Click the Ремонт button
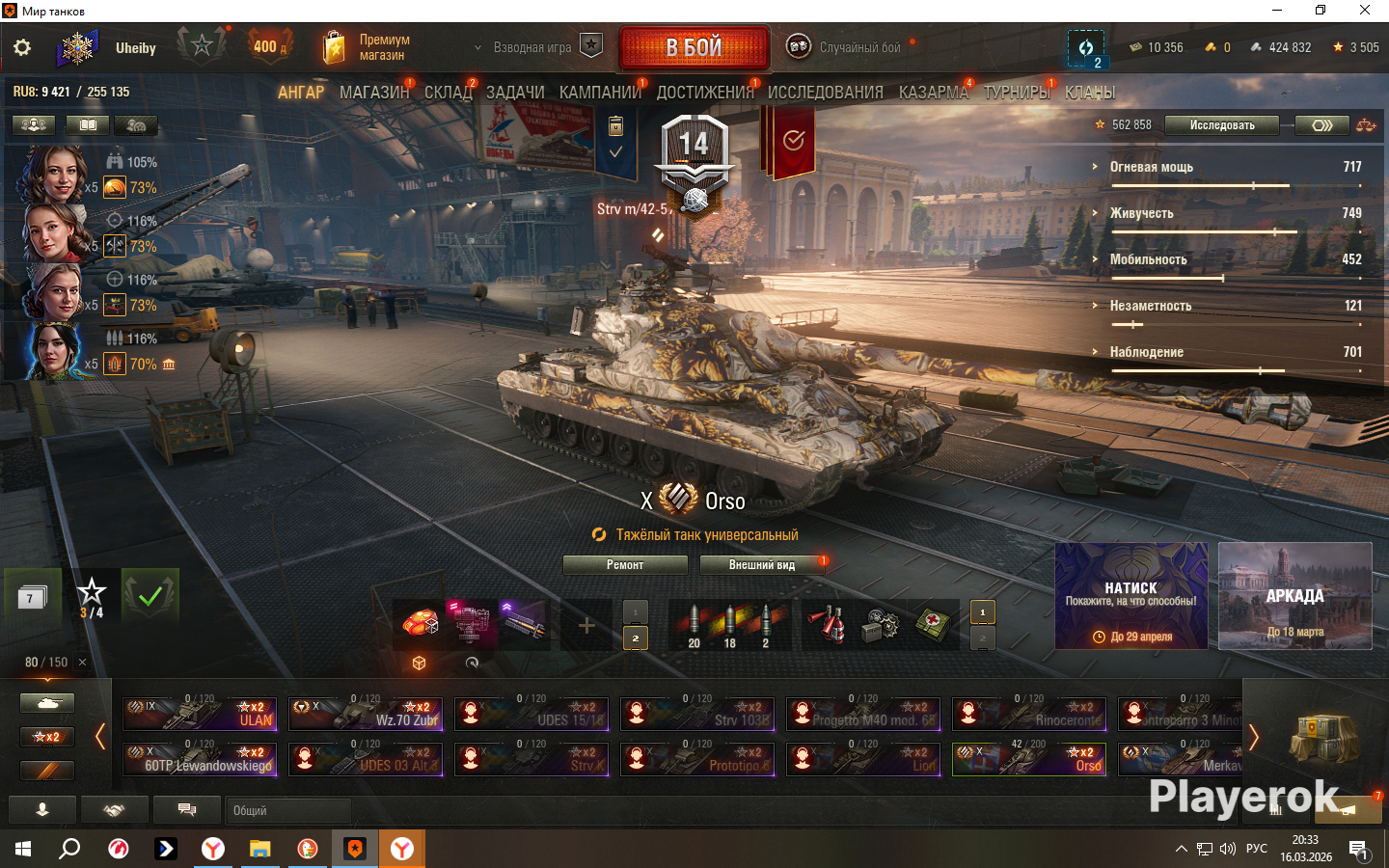The image size is (1389, 868). pos(625,565)
